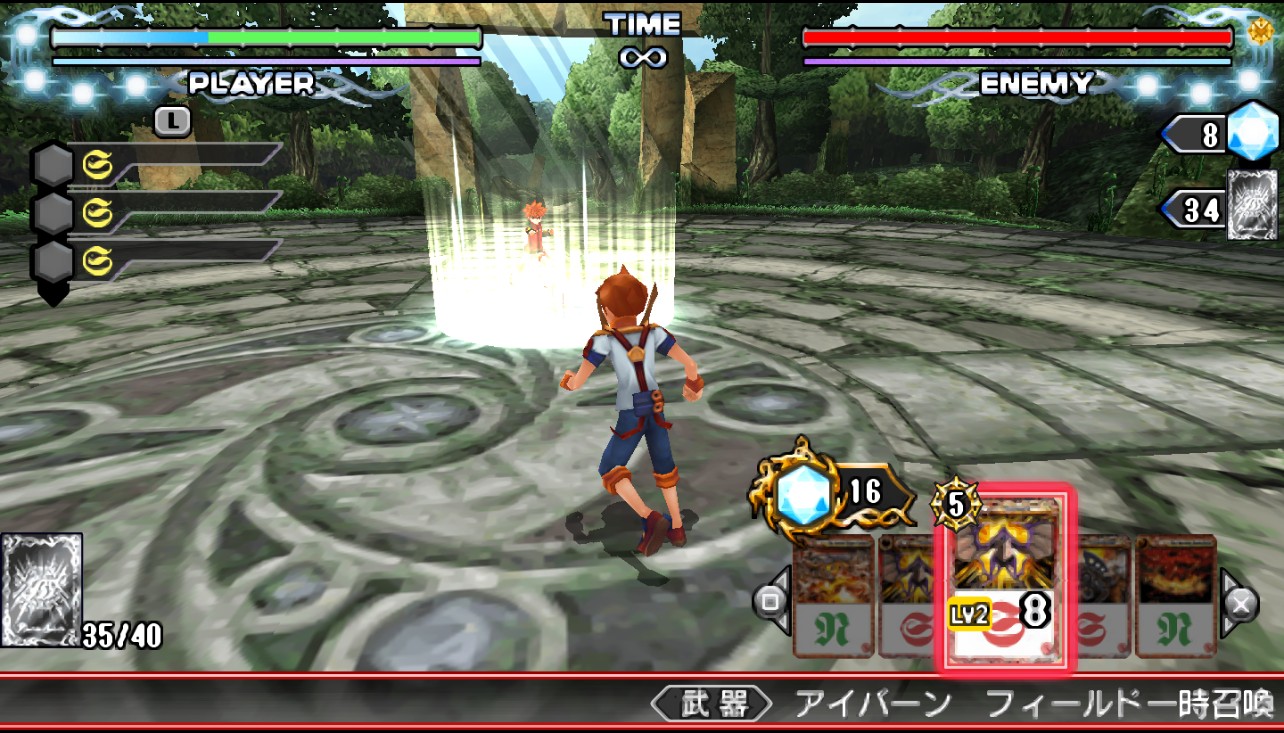
Task: Select the highlighted LV2 アイバーン card
Action: click(x=1003, y=577)
